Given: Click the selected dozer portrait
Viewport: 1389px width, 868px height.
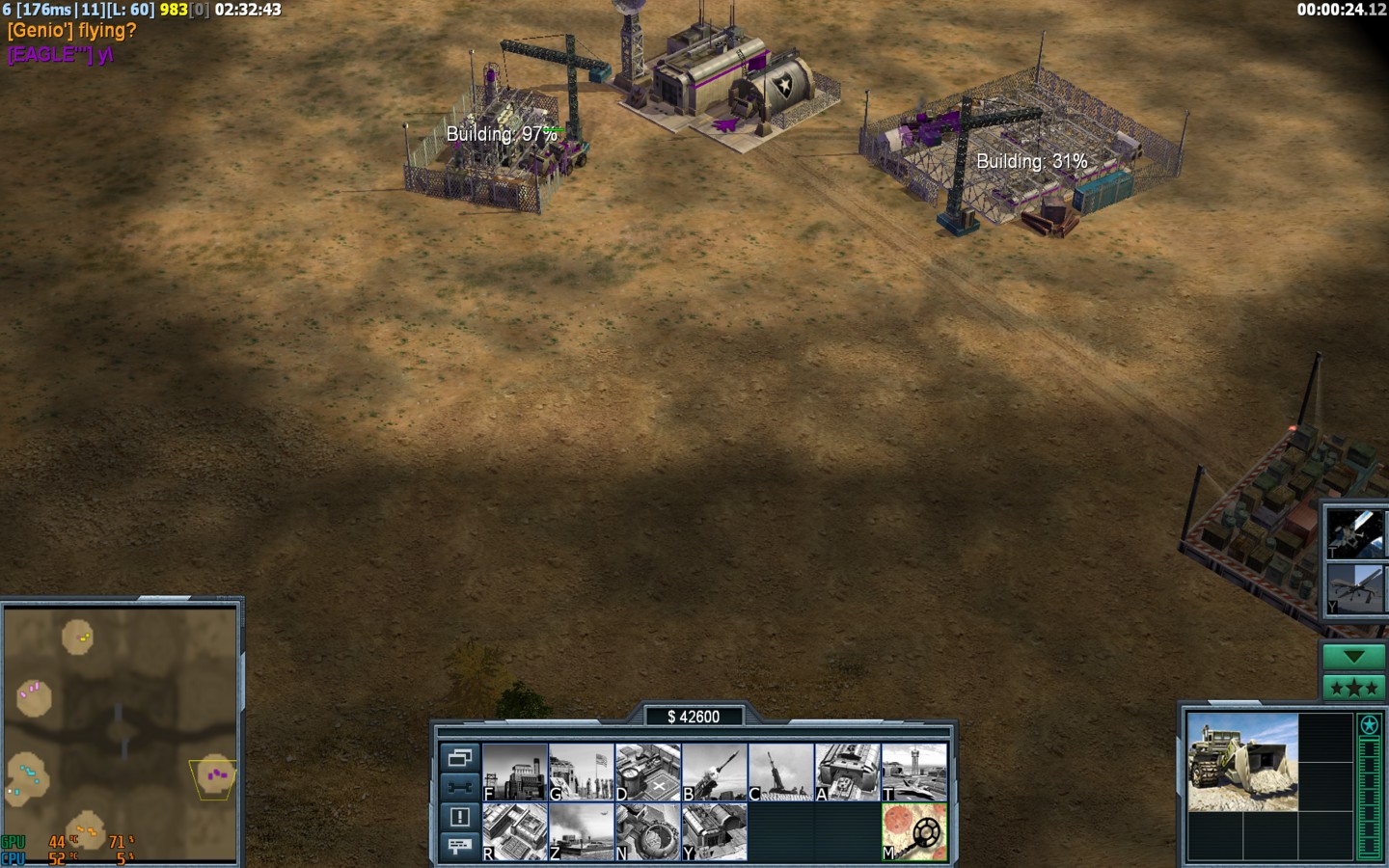Looking at the screenshot, I should click(x=1242, y=762).
